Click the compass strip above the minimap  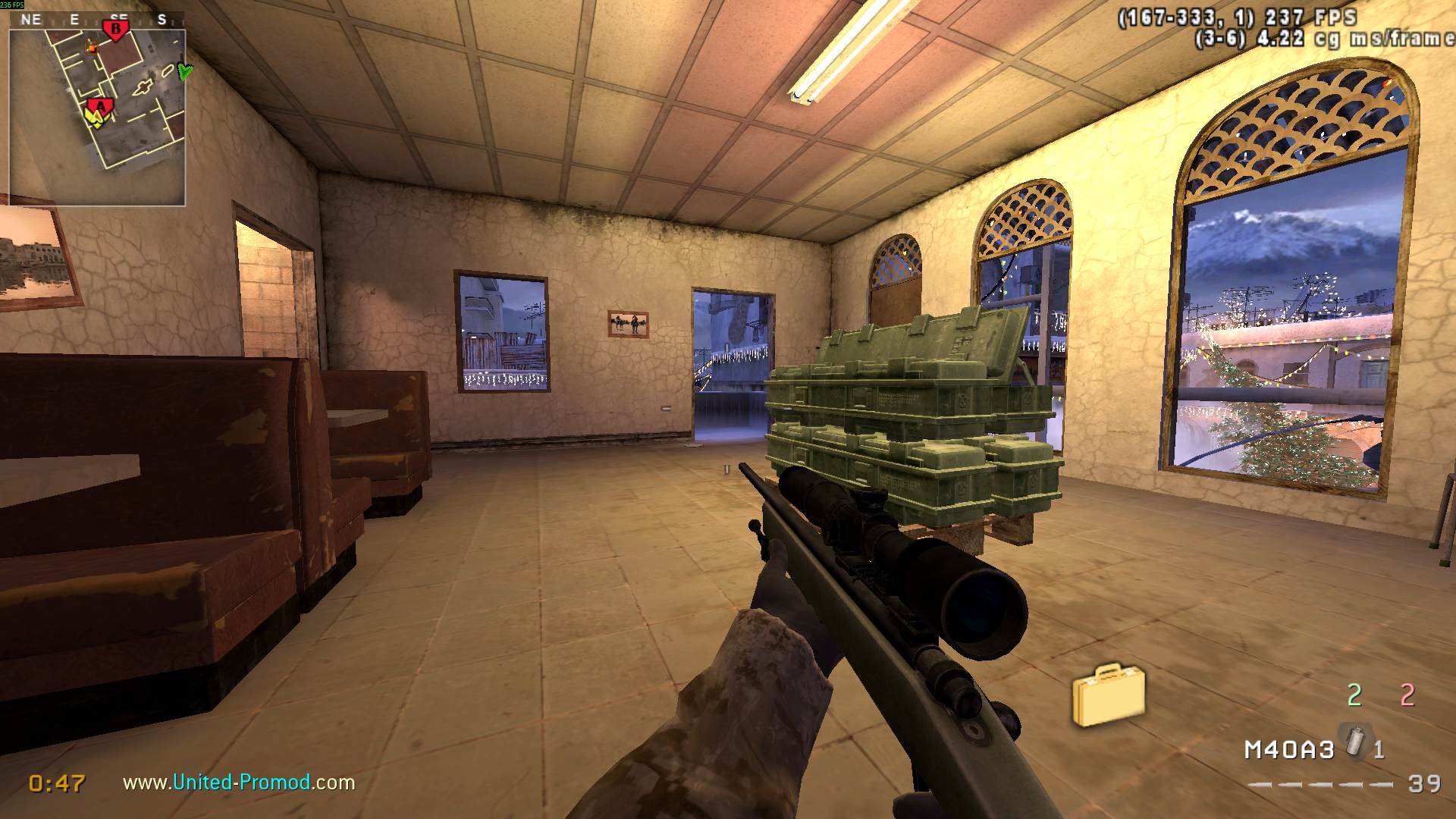pos(97,20)
